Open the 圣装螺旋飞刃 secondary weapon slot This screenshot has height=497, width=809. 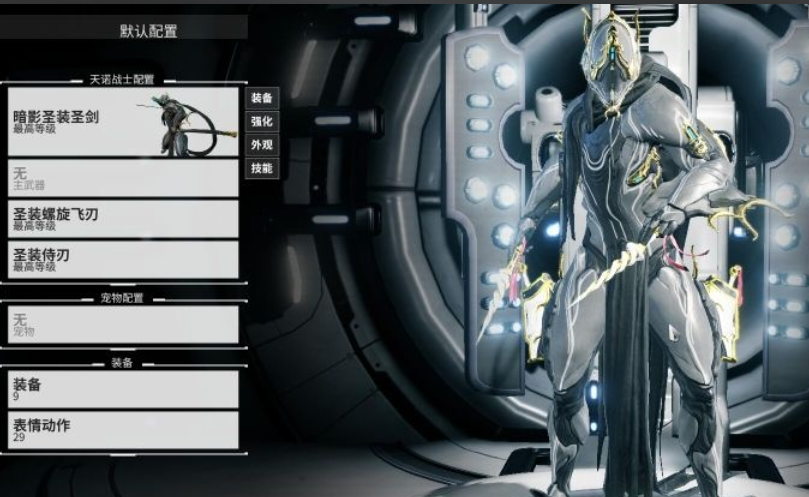(123, 219)
